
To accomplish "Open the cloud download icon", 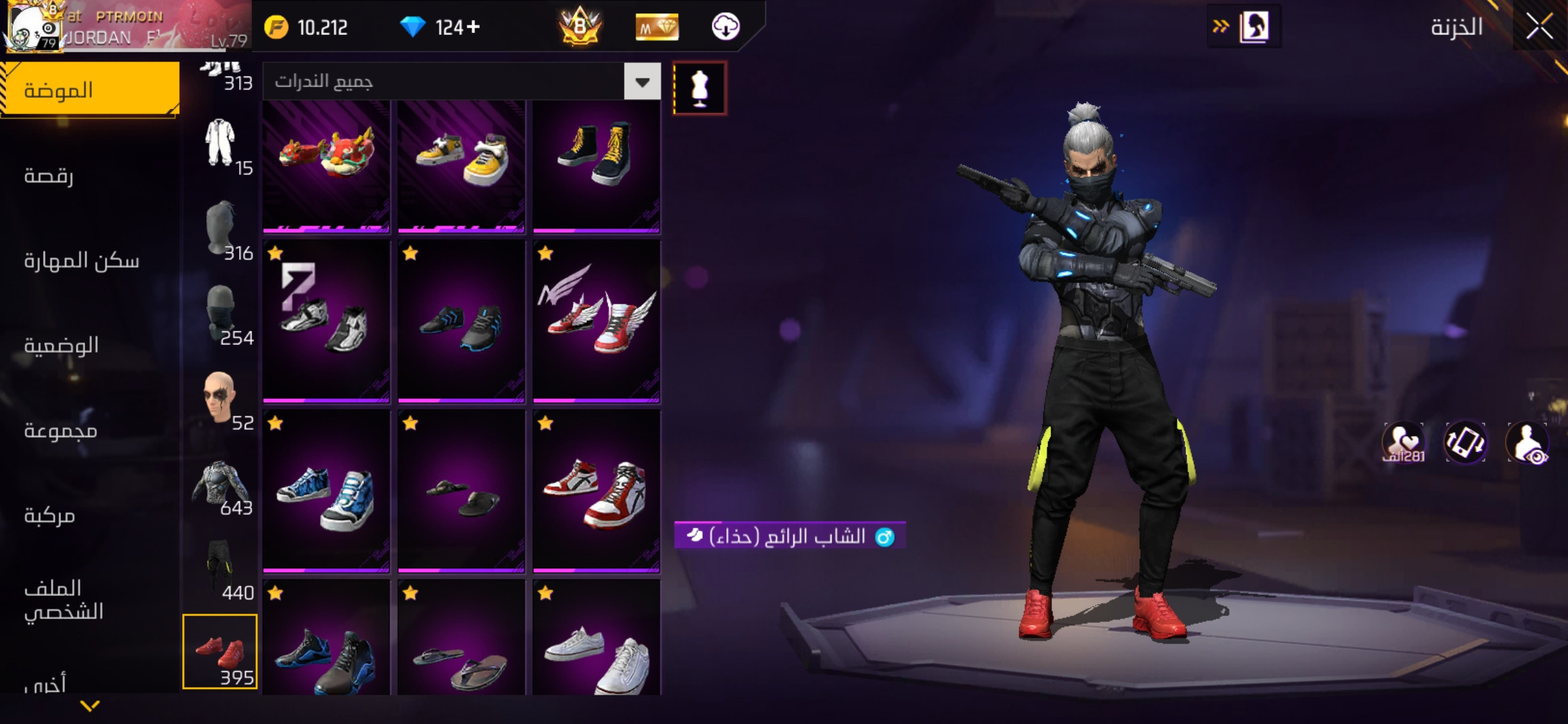I will pyautogui.click(x=725, y=27).
